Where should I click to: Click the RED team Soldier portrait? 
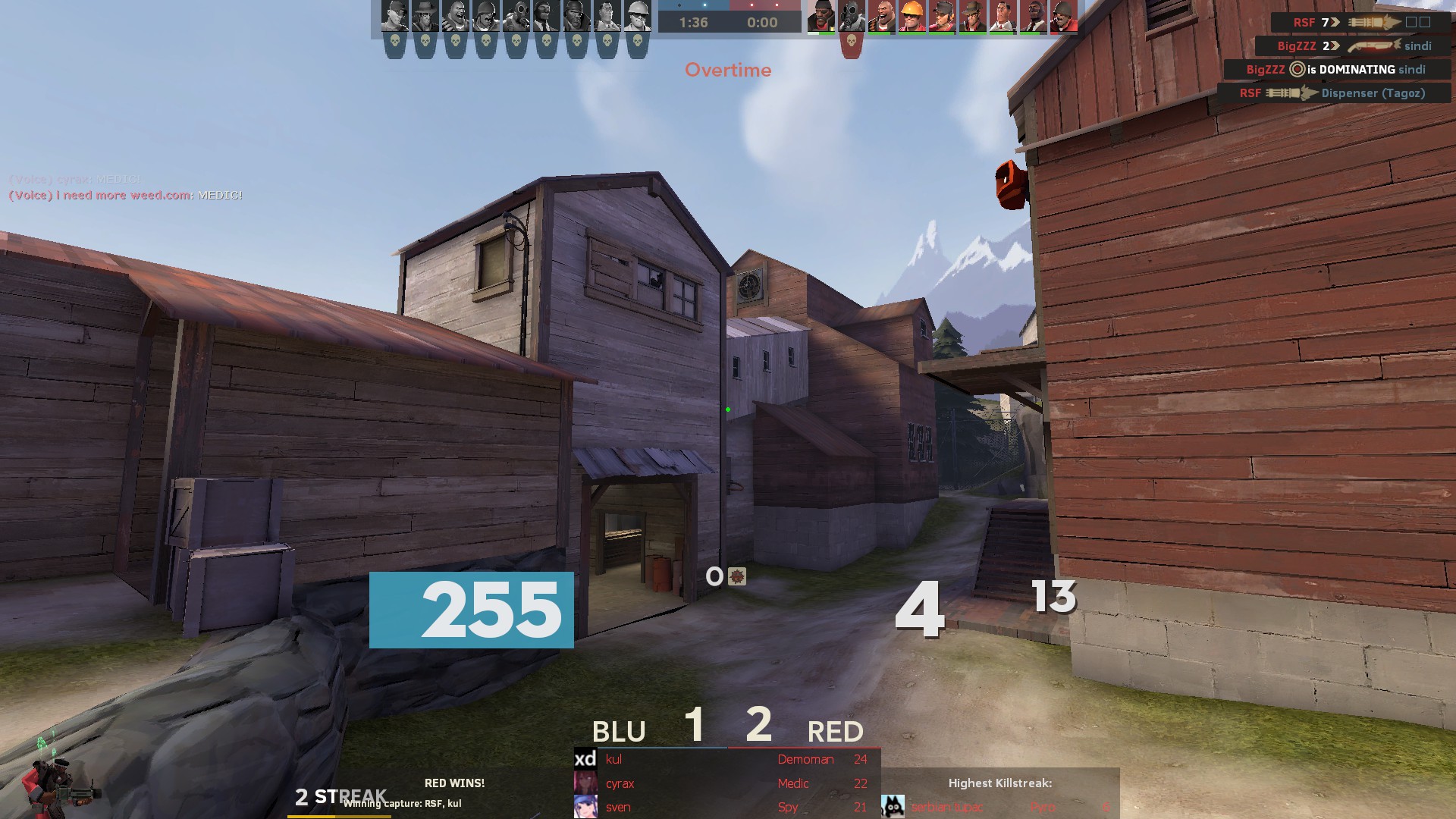point(1063,16)
